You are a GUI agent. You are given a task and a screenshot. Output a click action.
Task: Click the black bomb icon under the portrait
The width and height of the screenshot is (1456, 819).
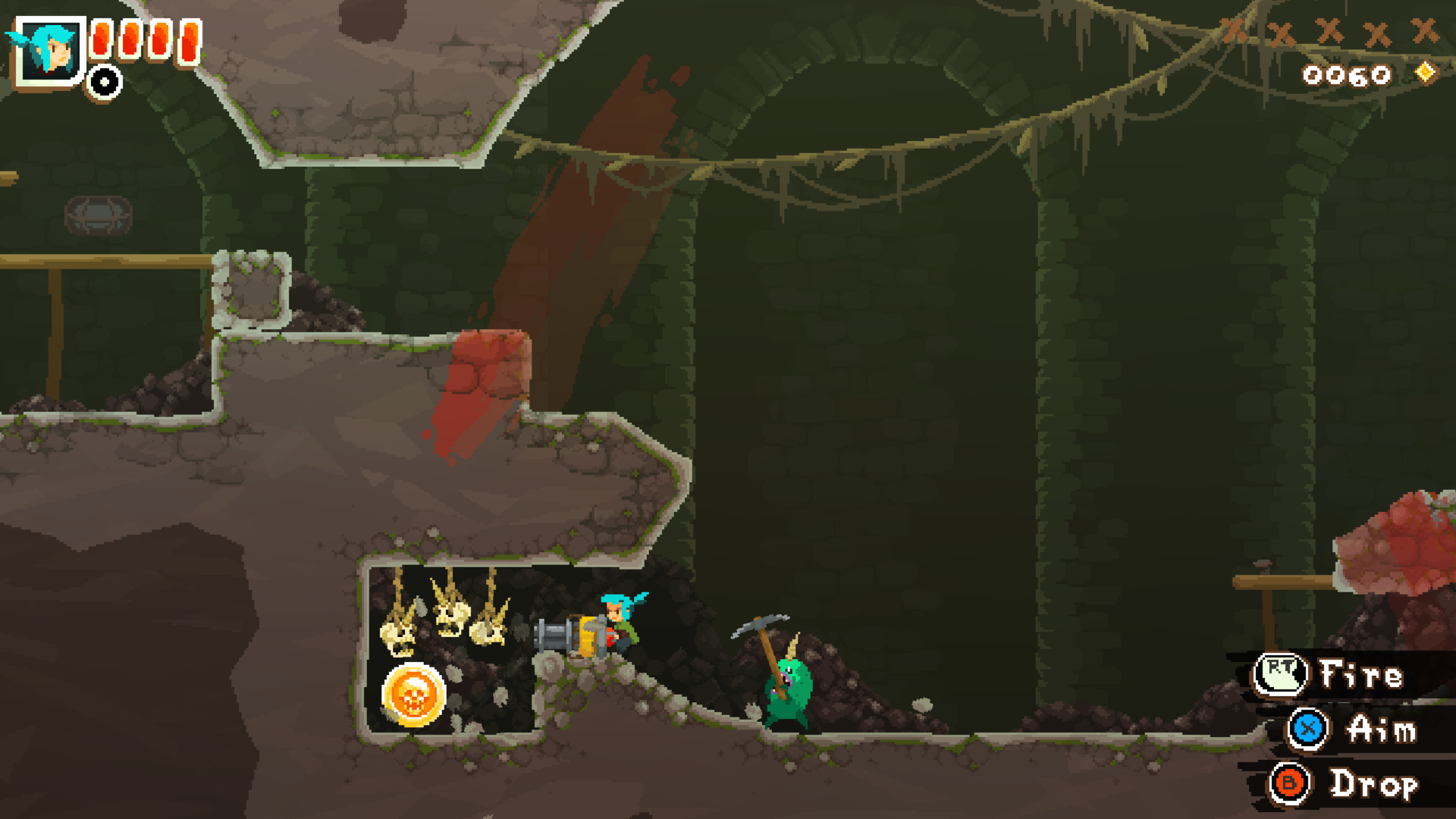click(x=103, y=81)
